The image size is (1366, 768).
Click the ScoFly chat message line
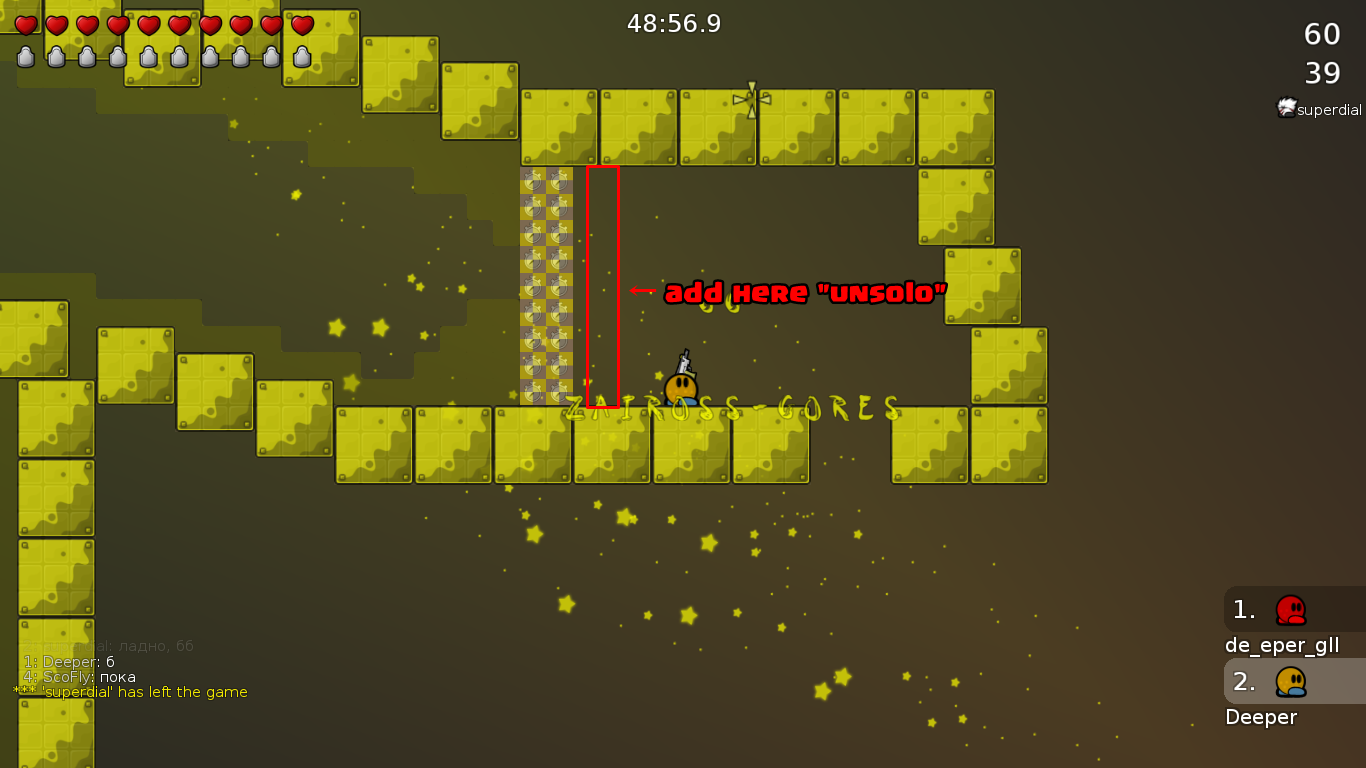click(80, 677)
